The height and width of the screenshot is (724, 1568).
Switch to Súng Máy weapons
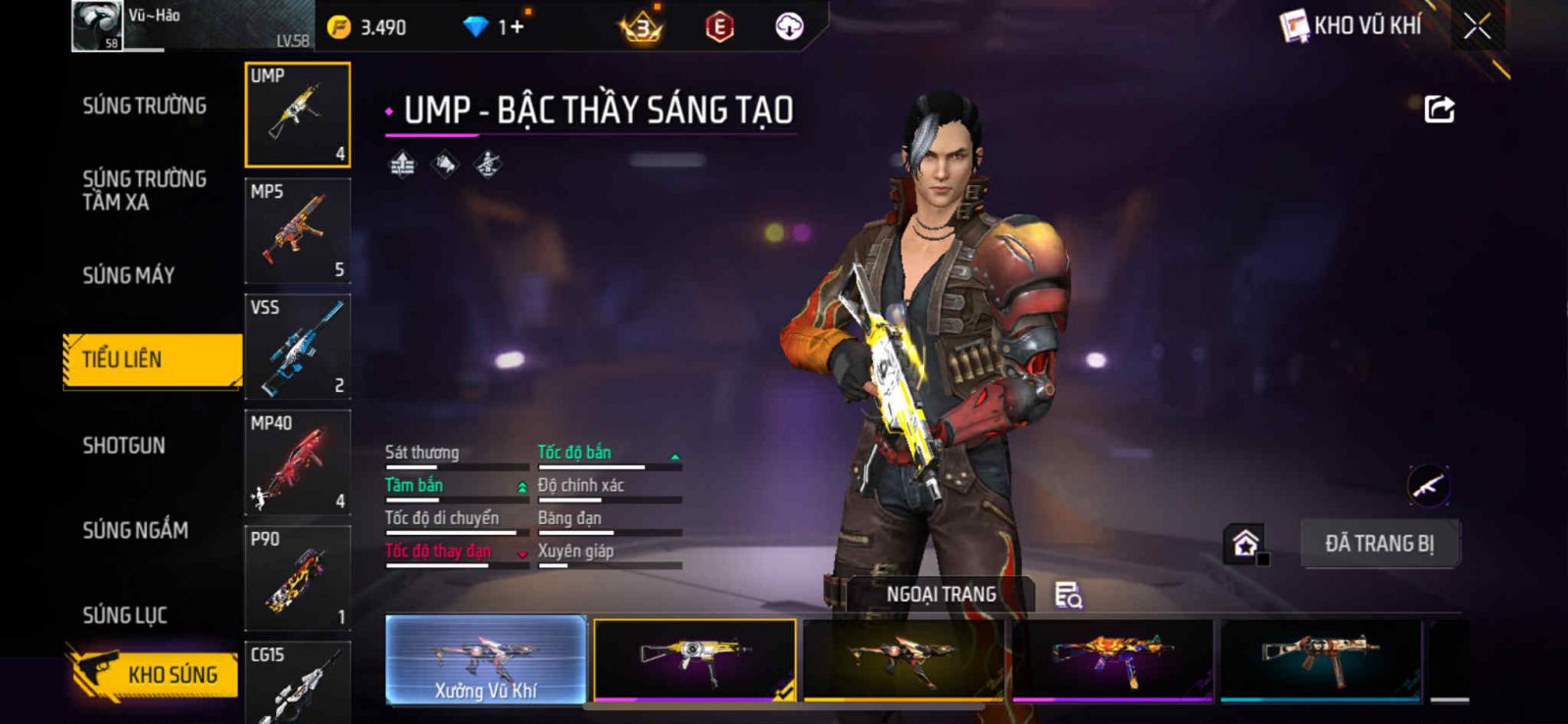point(128,275)
